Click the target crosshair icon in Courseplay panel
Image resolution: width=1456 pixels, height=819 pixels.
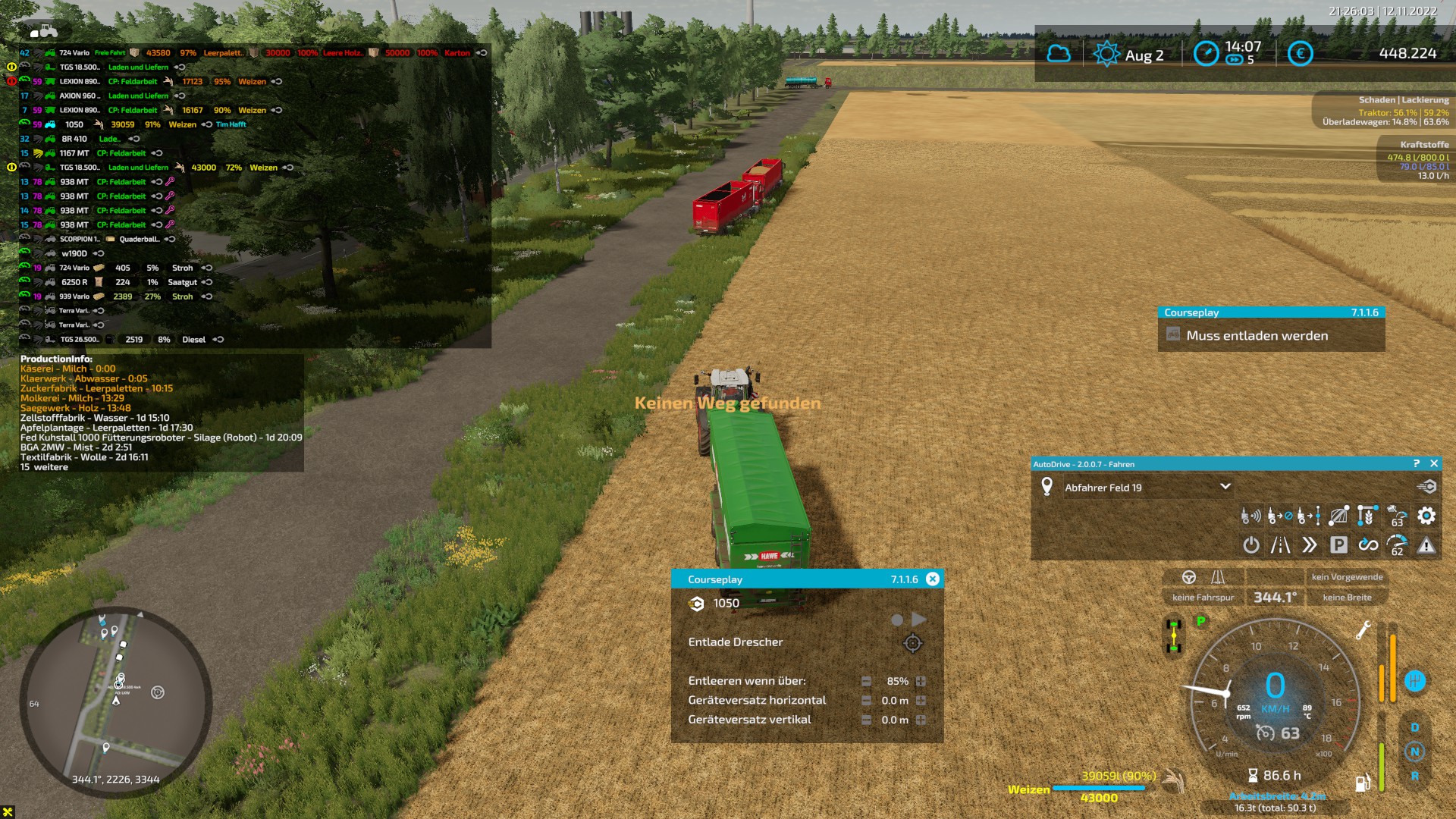[x=914, y=642]
